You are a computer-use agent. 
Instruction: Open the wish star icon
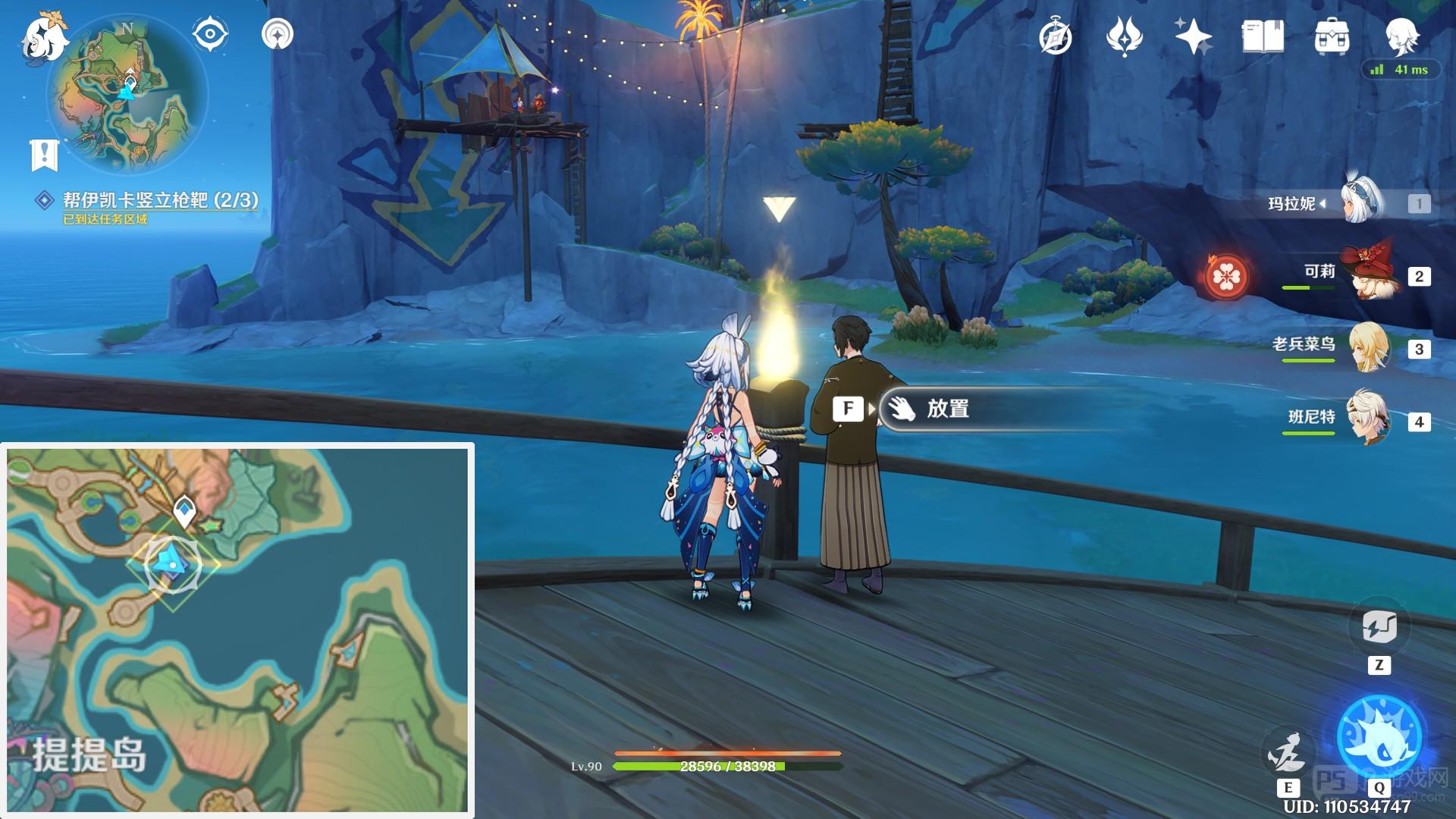click(x=1193, y=36)
